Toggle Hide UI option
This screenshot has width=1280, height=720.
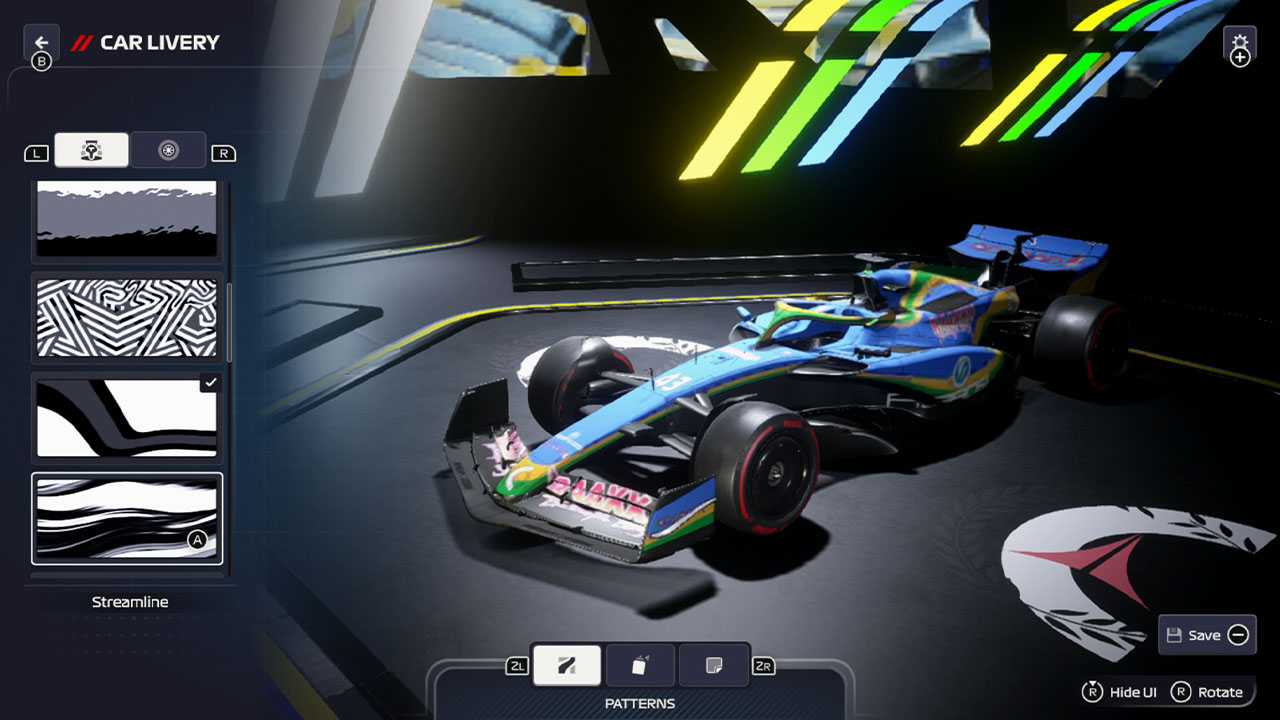pyautogui.click(x=1122, y=691)
